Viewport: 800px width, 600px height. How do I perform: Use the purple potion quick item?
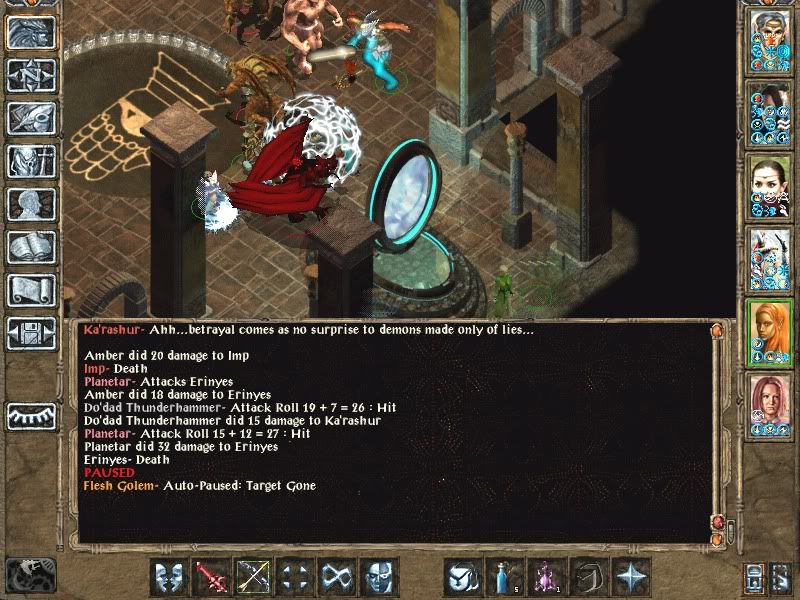point(547,577)
